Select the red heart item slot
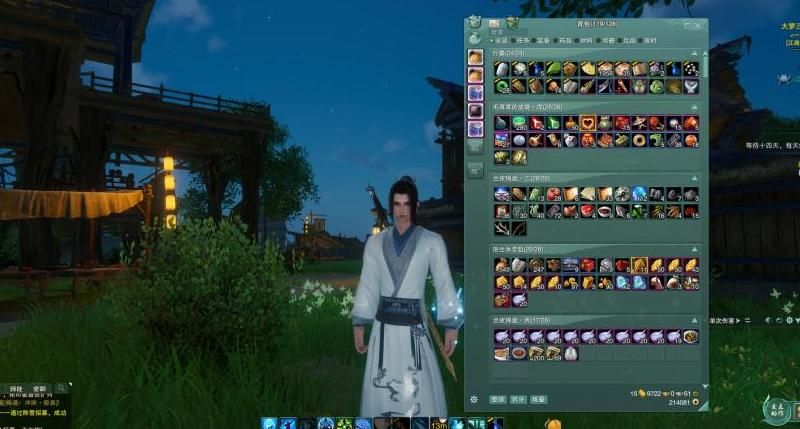Image resolution: width=800 pixels, height=429 pixels. click(587, 123)
